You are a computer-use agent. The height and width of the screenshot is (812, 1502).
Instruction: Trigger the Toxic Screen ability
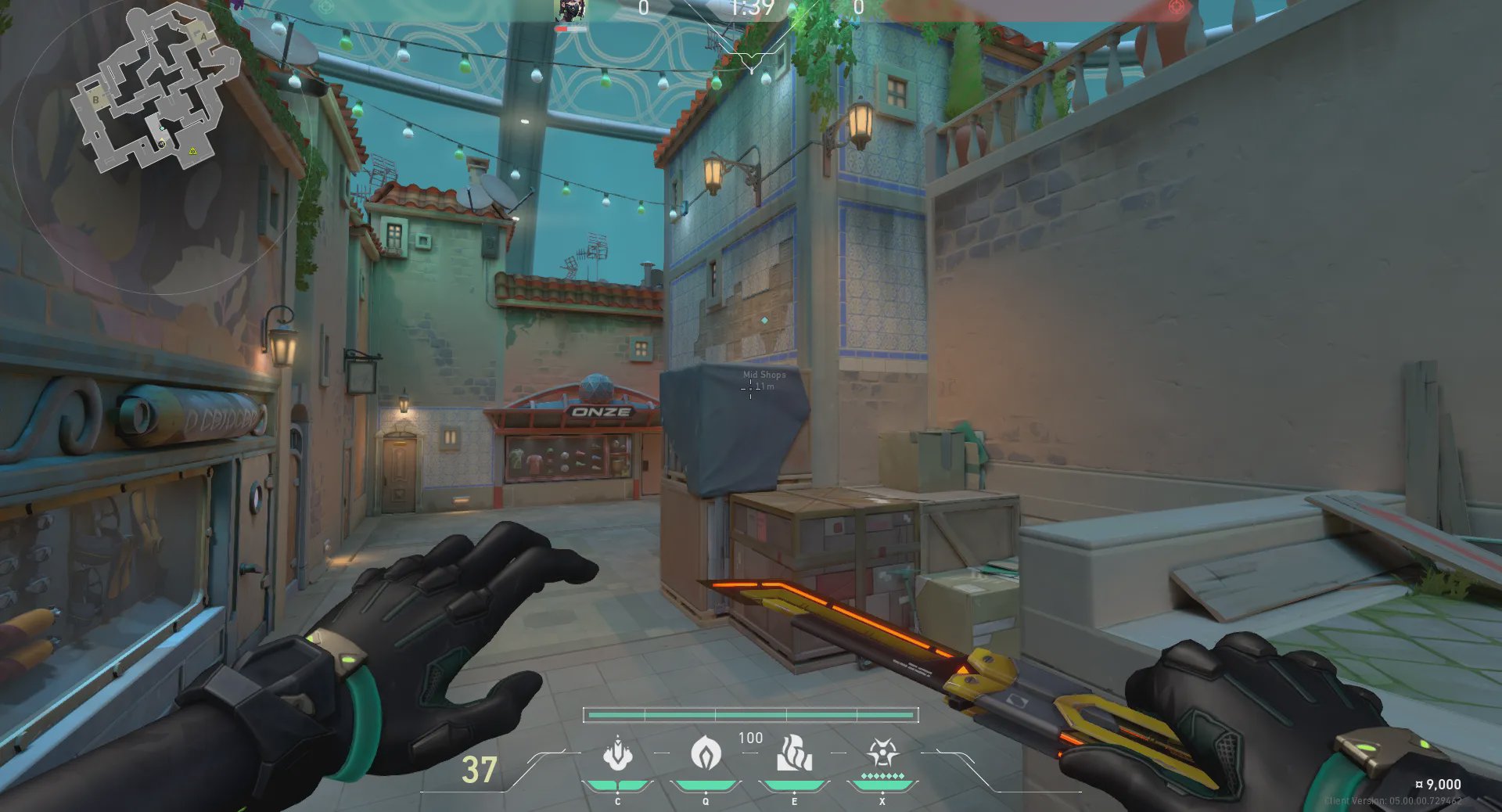point(794,754)
